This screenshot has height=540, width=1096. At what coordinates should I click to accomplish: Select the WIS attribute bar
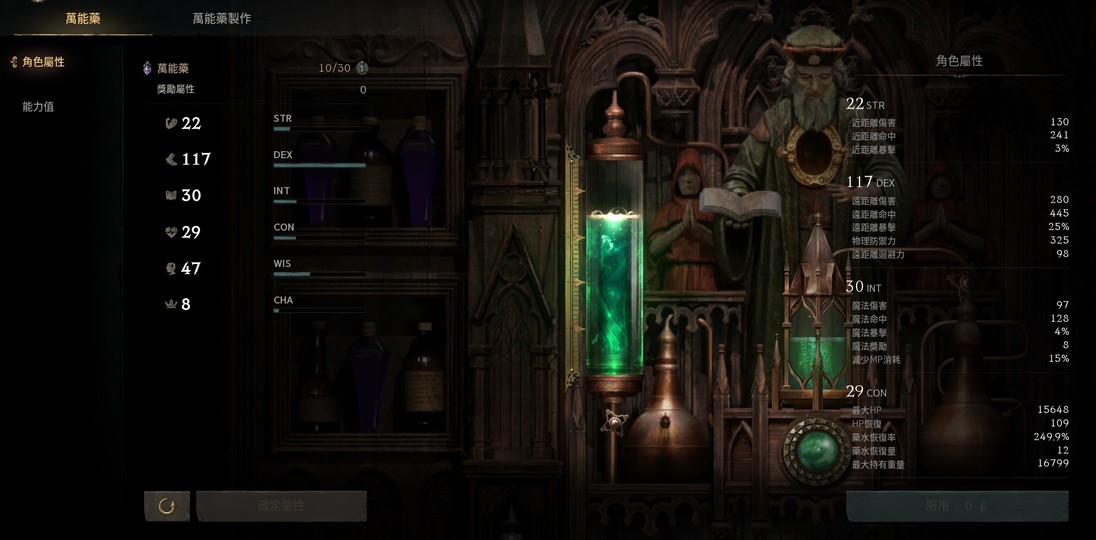pos(319,274)
